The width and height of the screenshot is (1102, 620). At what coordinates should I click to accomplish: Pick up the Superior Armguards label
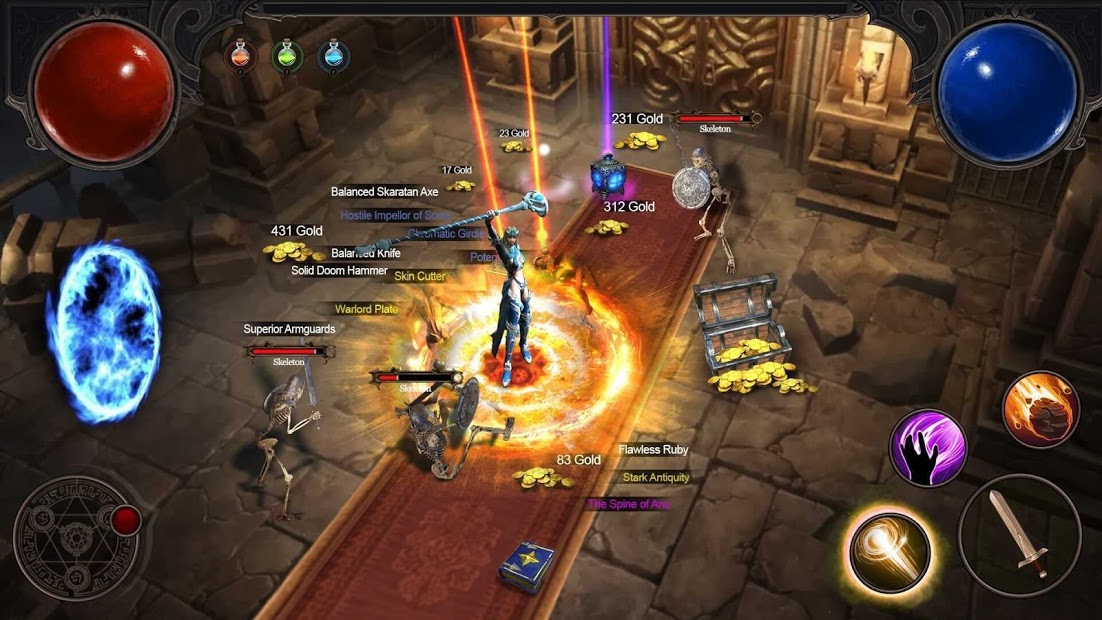tap(289, 329)
